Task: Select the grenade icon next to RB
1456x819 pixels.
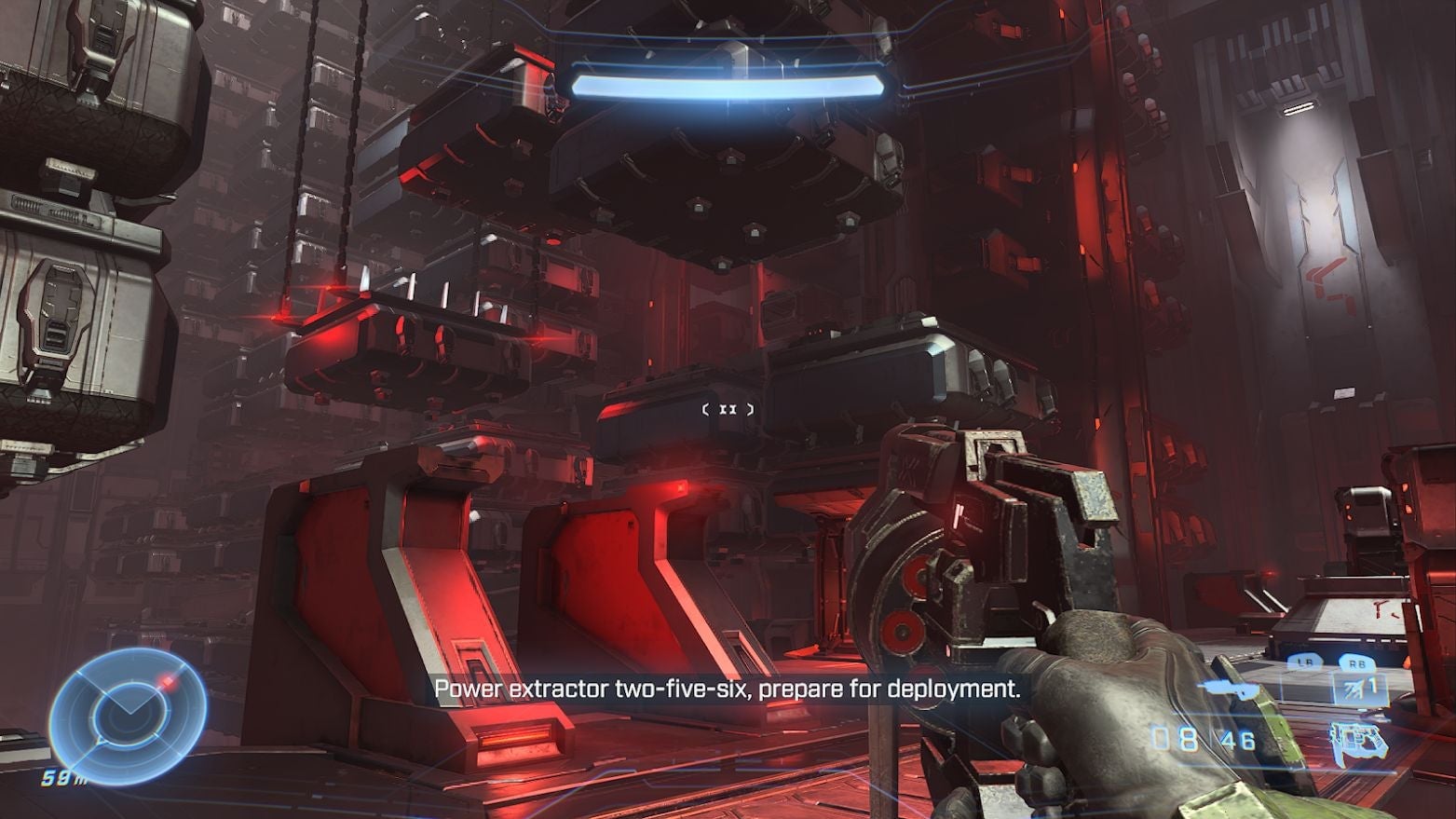Action: pyautogui.click(x=1354, y=689)
